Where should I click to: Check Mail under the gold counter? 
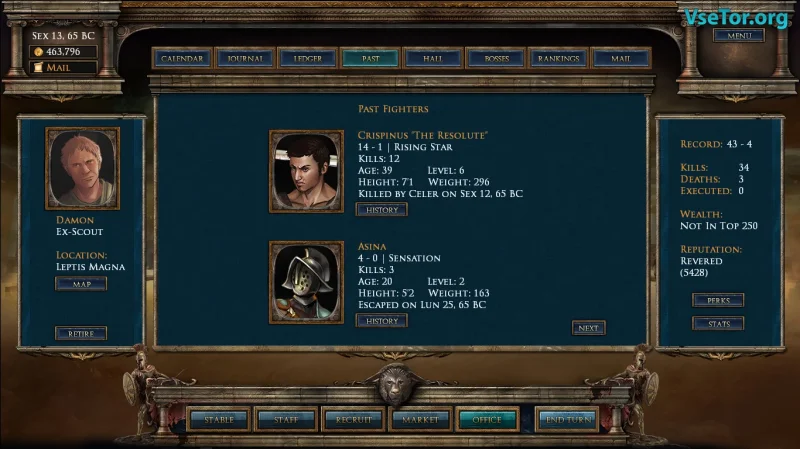click(65, 68)
